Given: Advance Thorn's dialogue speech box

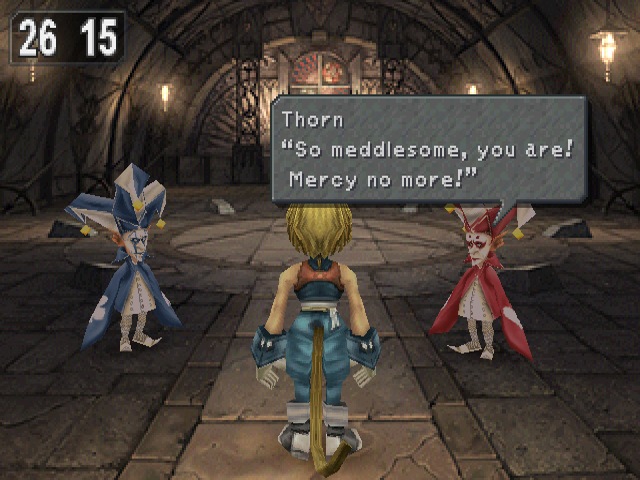Looking at the screenshot, I should tap(428, 150).
